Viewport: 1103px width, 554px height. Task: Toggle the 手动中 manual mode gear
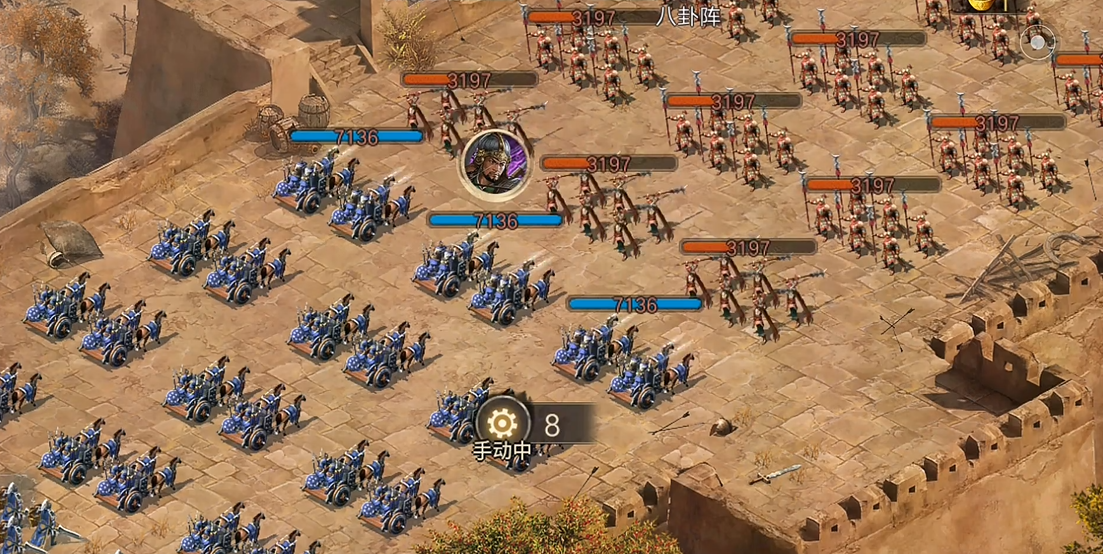pyautogui.click(x=503, y=424)
